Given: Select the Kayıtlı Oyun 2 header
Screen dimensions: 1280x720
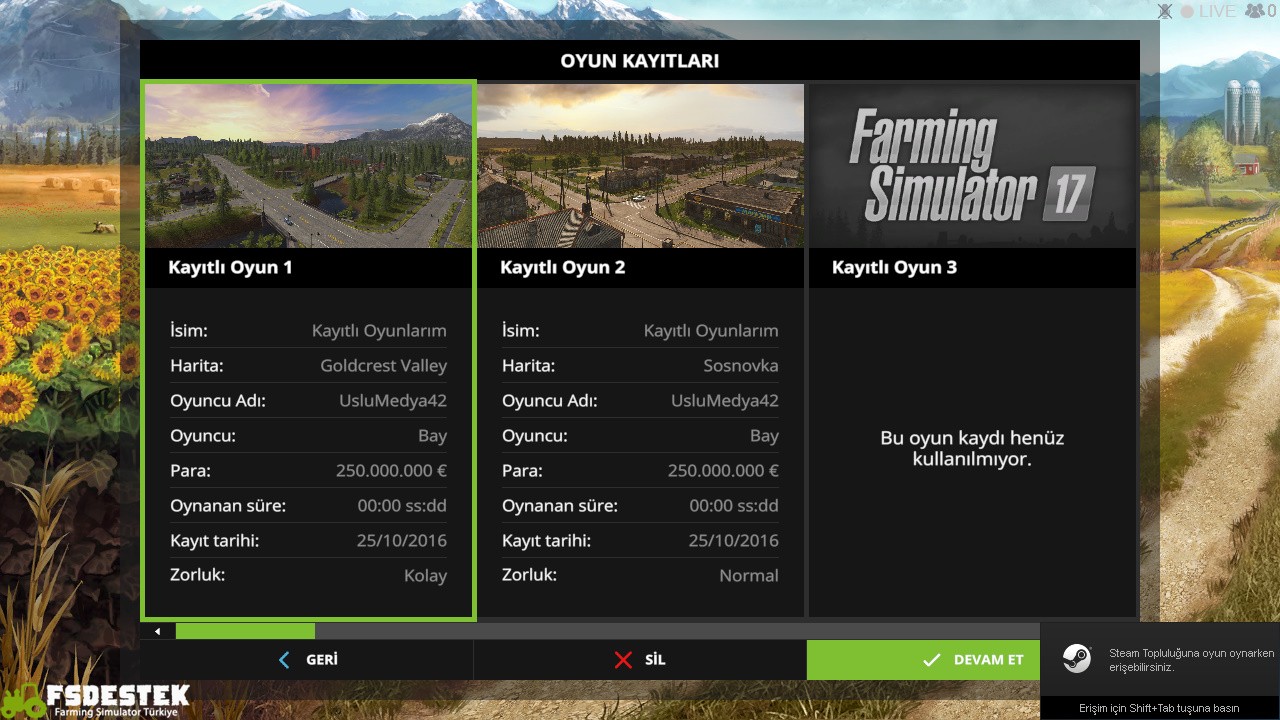Looking at the screenshot, I should point(563,267).
